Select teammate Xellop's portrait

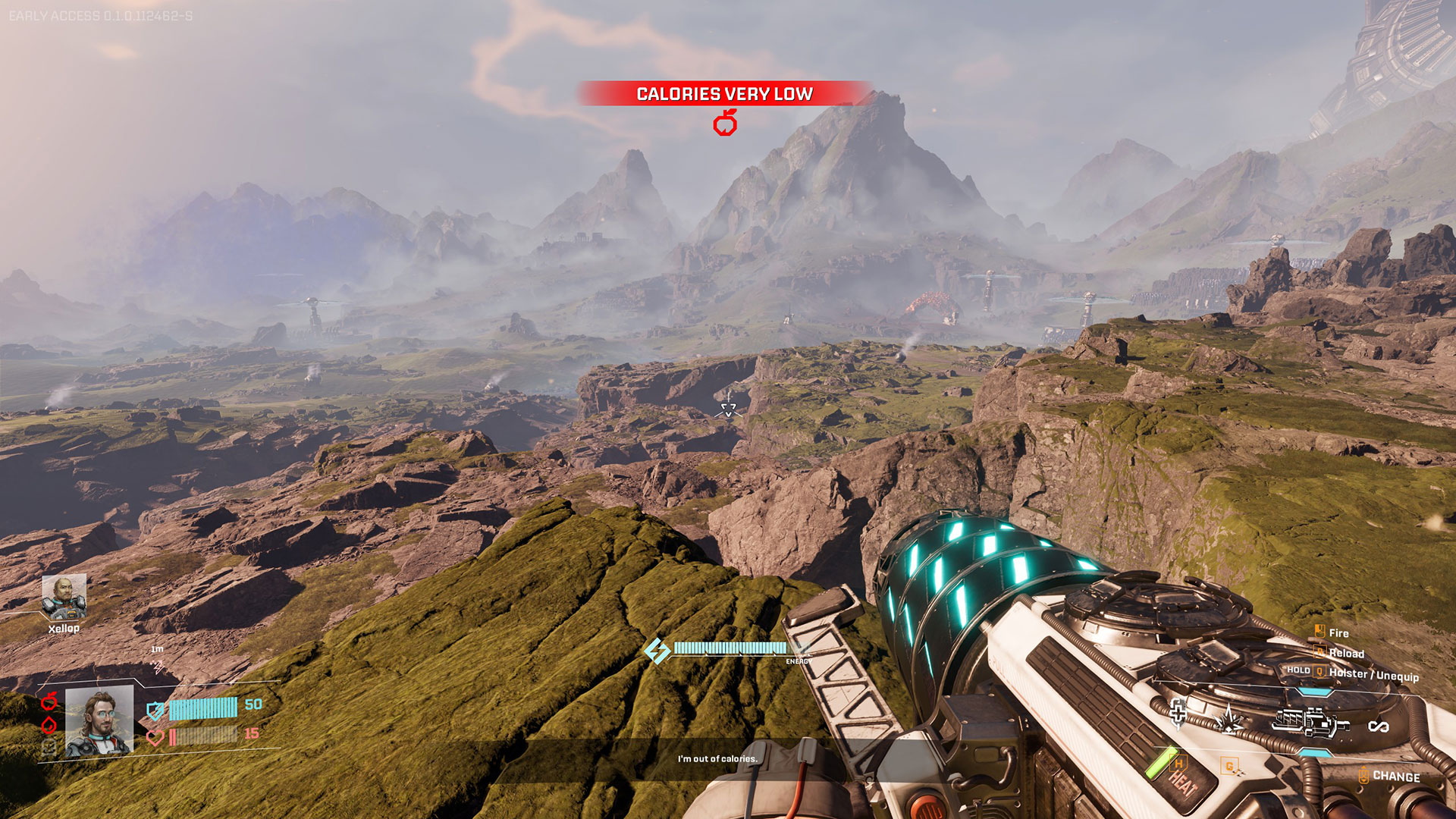tap(64, 597)
